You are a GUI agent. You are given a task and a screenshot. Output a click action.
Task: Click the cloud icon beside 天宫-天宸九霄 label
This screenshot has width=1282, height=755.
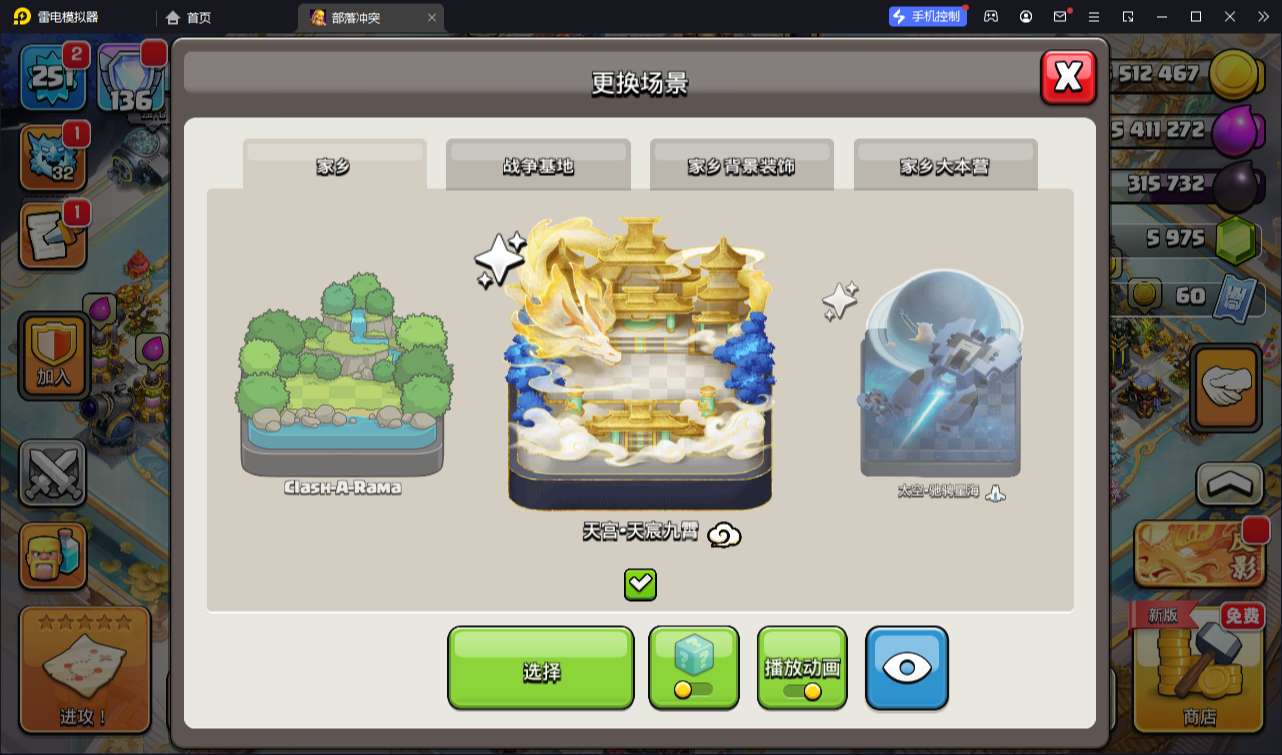(724, 536)
